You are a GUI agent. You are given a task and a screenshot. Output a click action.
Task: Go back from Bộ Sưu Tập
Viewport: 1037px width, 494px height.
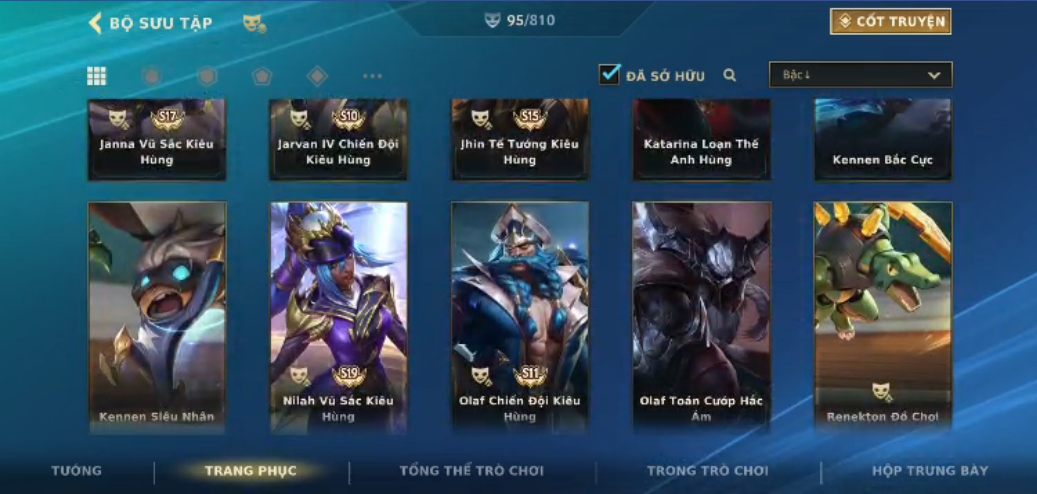point(97,23)
